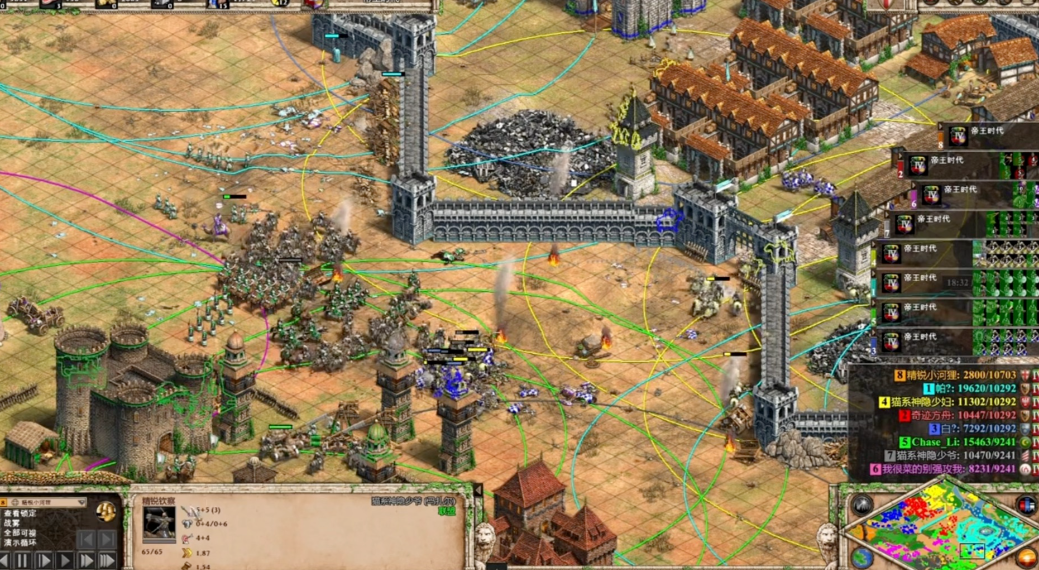Click the globe button left of the minimap

point(862,556)
